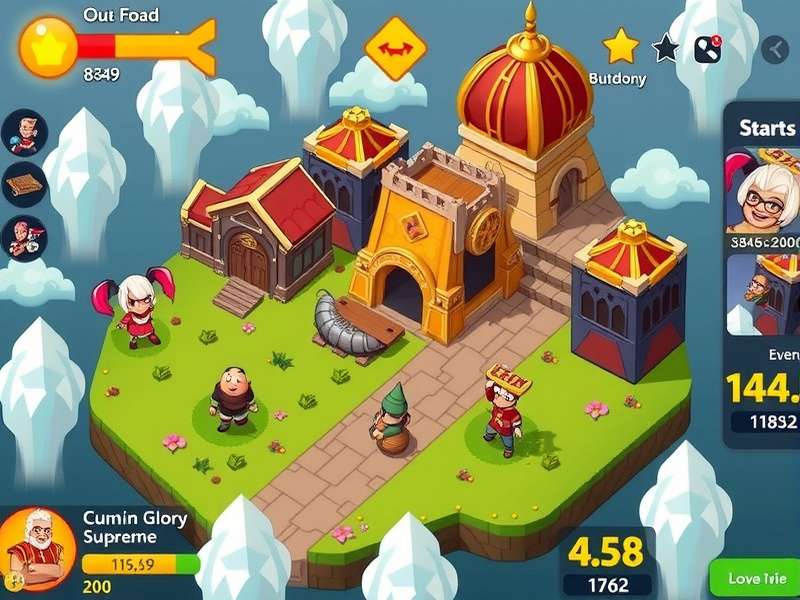The width and height of the screenshot is (800, 600).
Task: Open the dark square icon with red badge
Action: click(x=709, y=48)
